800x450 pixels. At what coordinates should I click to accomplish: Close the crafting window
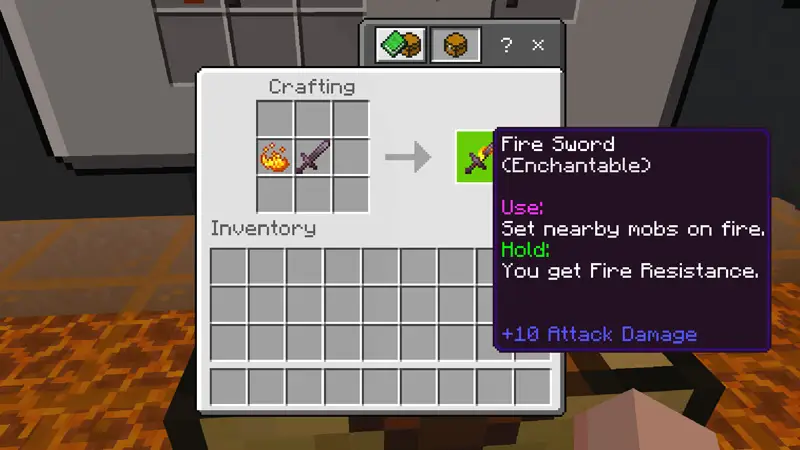tap(538, 45)
